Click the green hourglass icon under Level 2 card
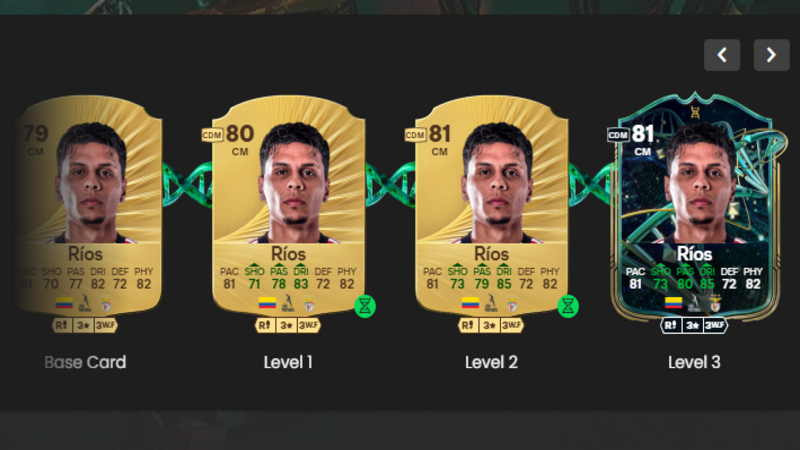The height and width of the screenshot is (450, 800). (x=568, y=306)
